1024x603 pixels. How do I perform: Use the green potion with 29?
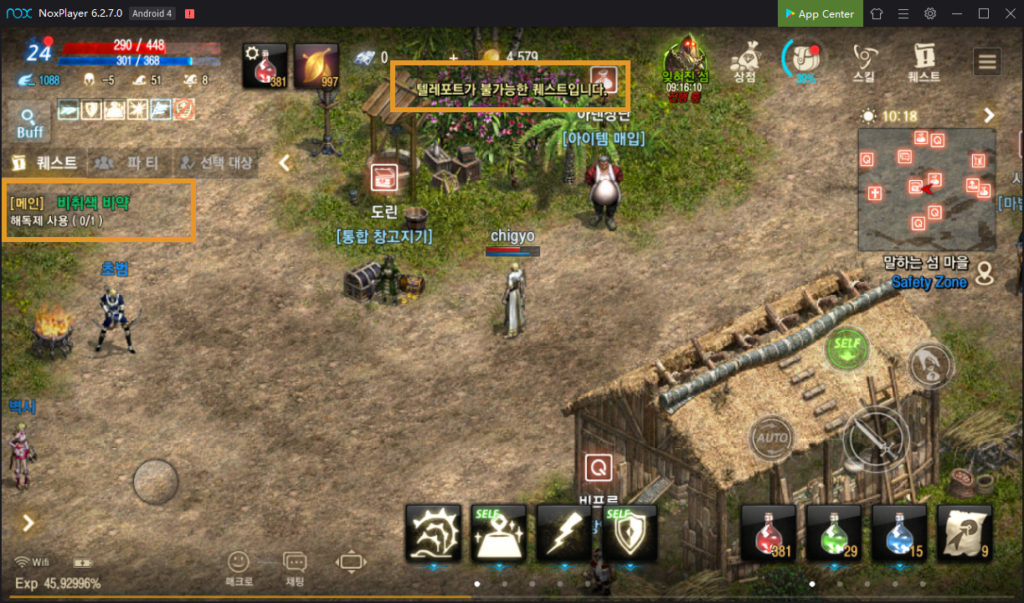coord(833,532)
